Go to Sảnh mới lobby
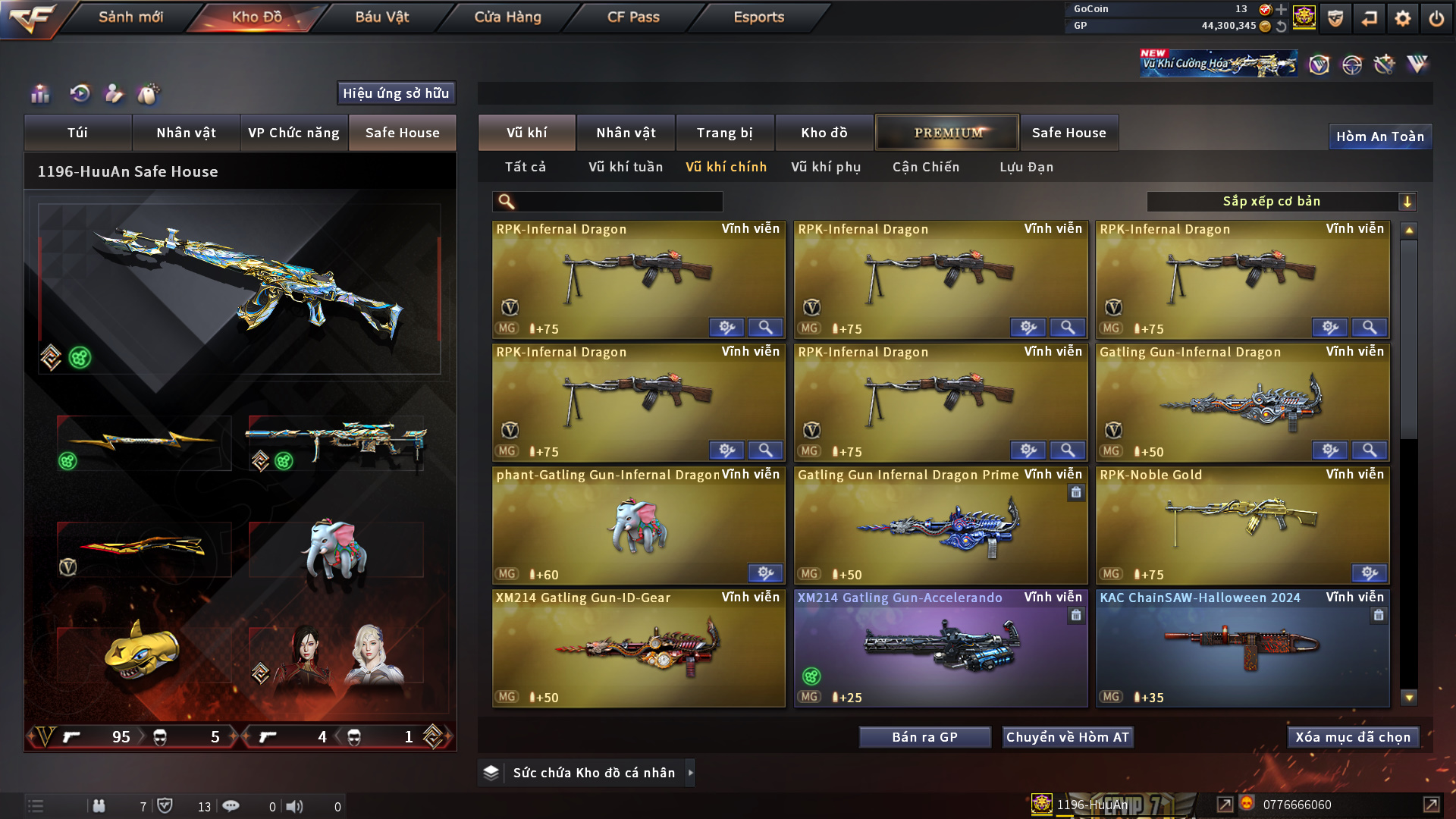1456x819 pixels. tap(130, 17)
